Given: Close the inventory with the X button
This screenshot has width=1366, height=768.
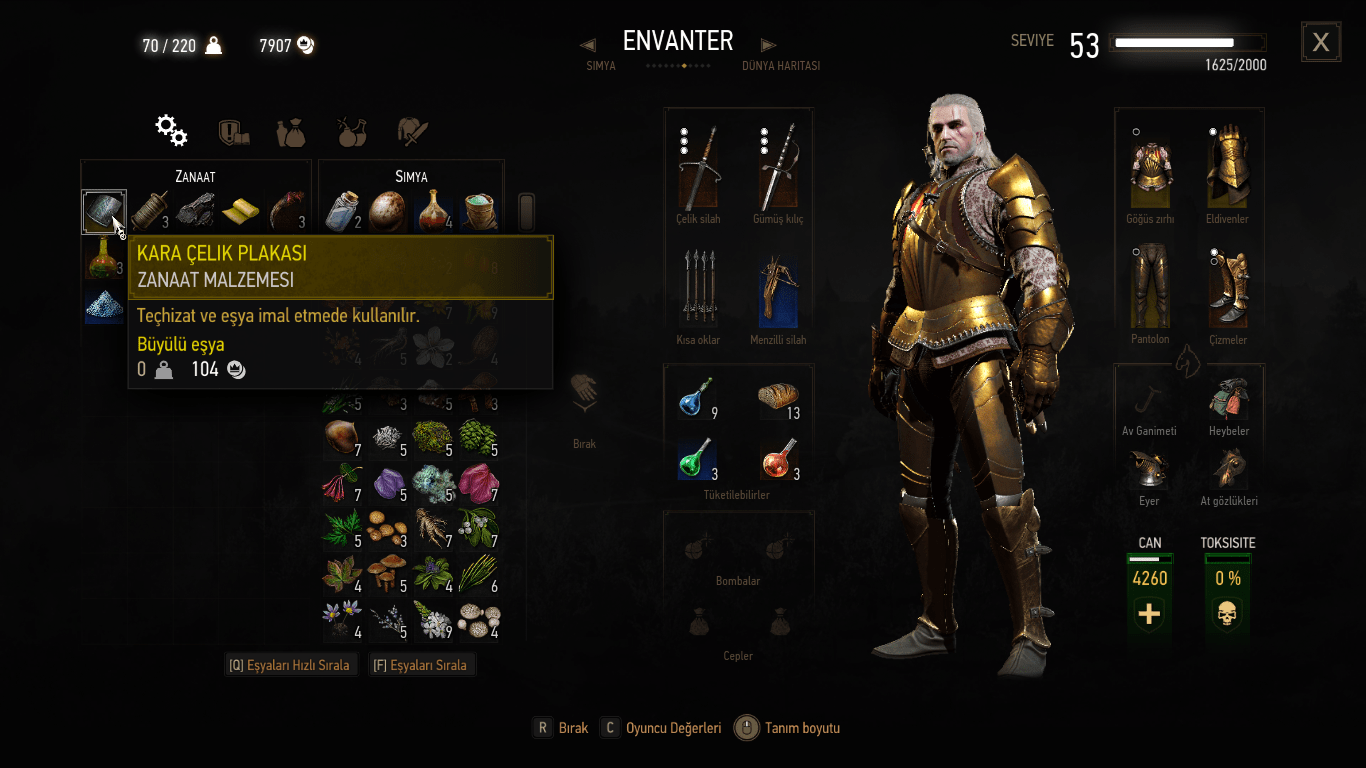Looking at the screenshot, I should [x=1320, y=42].
